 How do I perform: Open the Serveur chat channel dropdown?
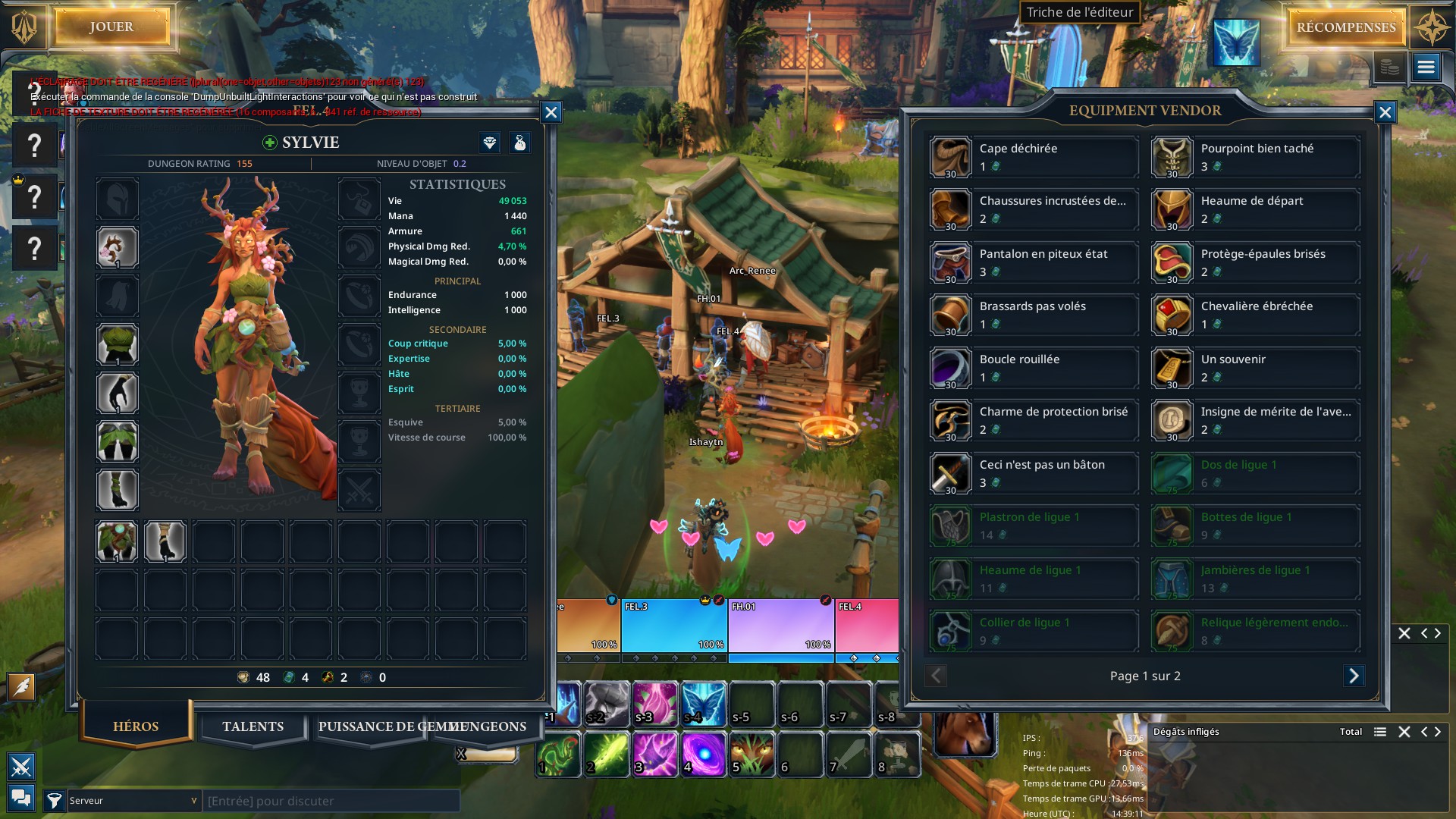coord(133,801)
